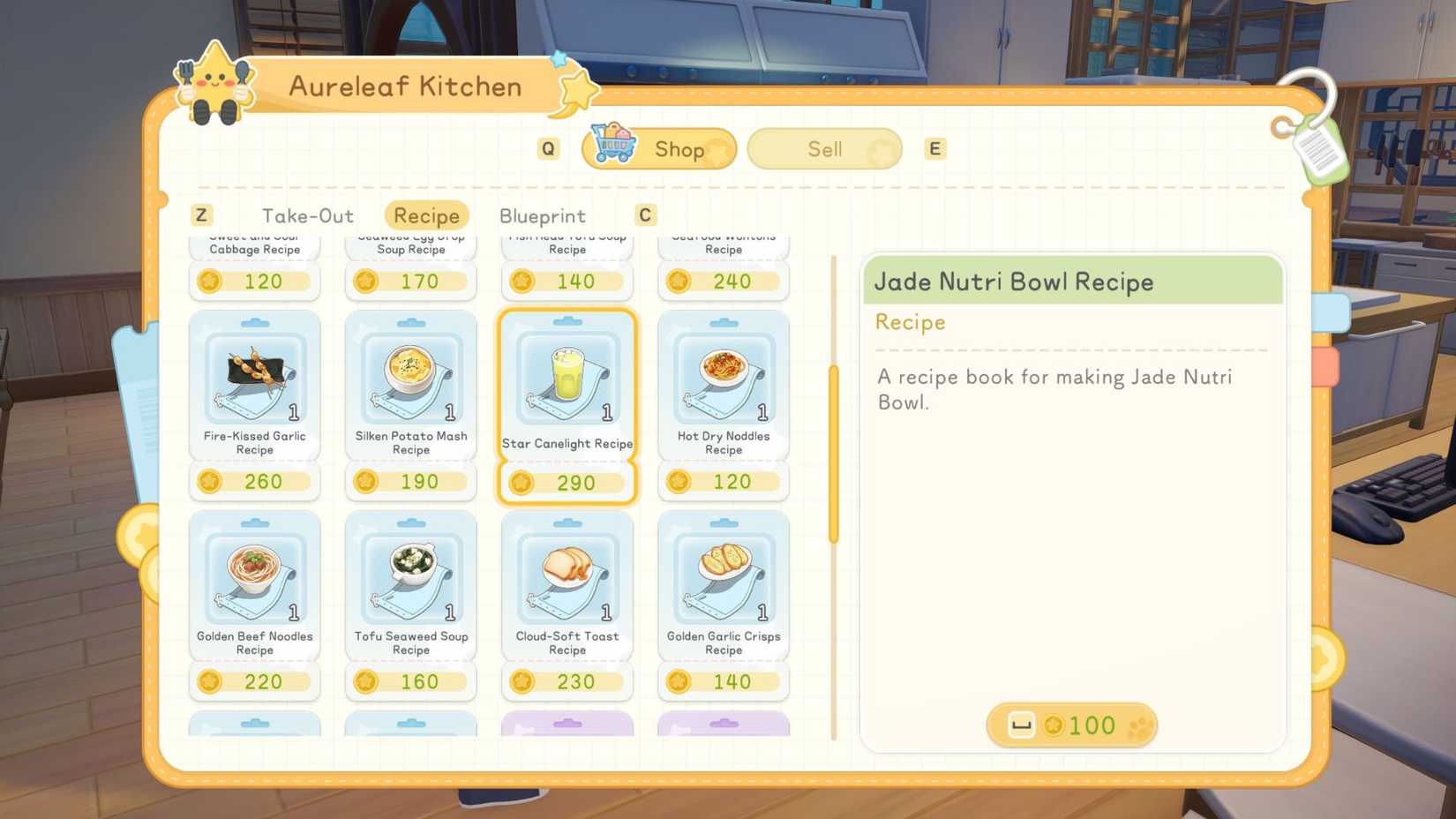Open the Take-Out tab
This screenshot has width=1456, height=819.
[x=307, y=215]
